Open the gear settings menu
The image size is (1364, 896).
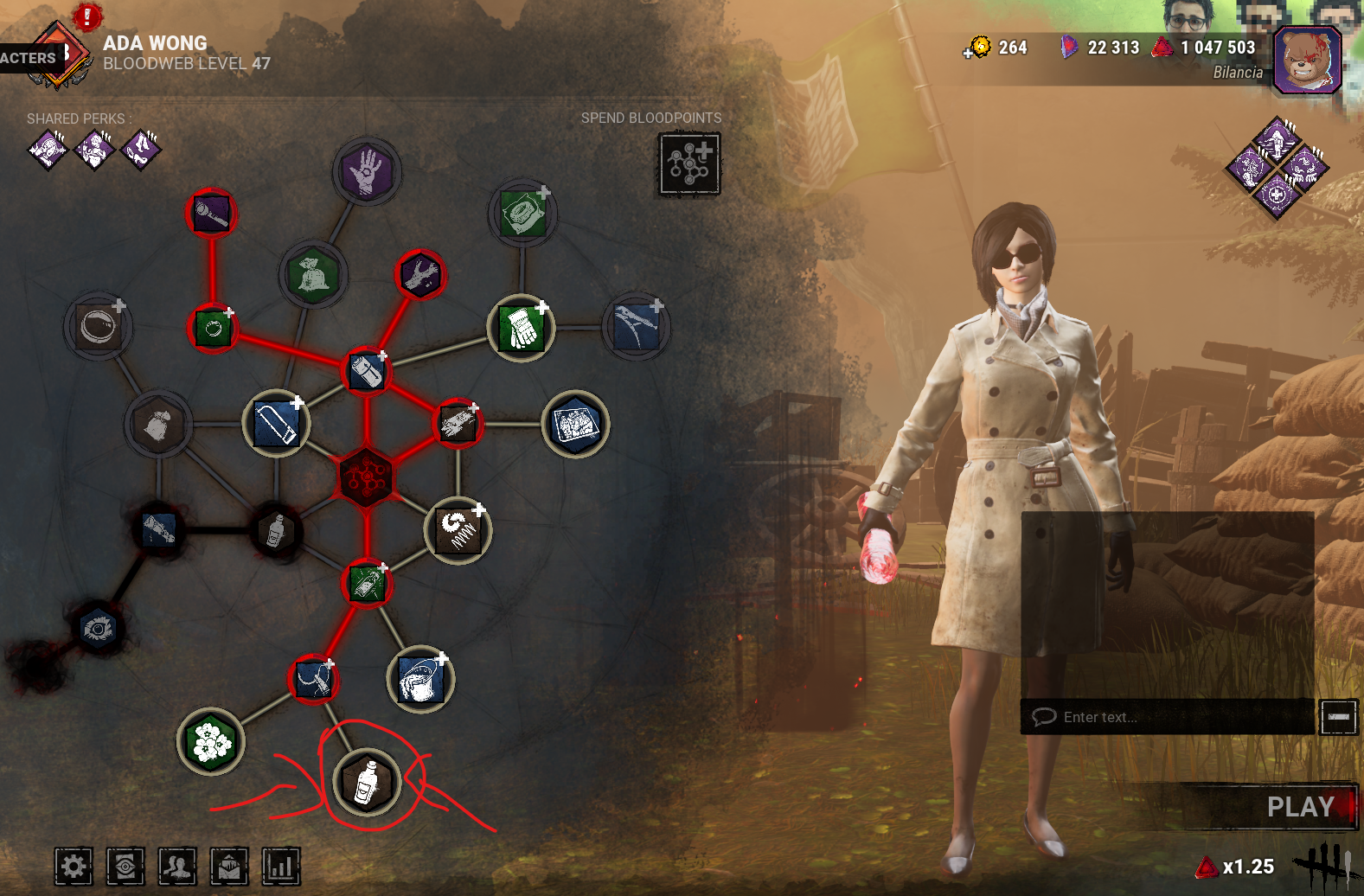pos(74,866)
